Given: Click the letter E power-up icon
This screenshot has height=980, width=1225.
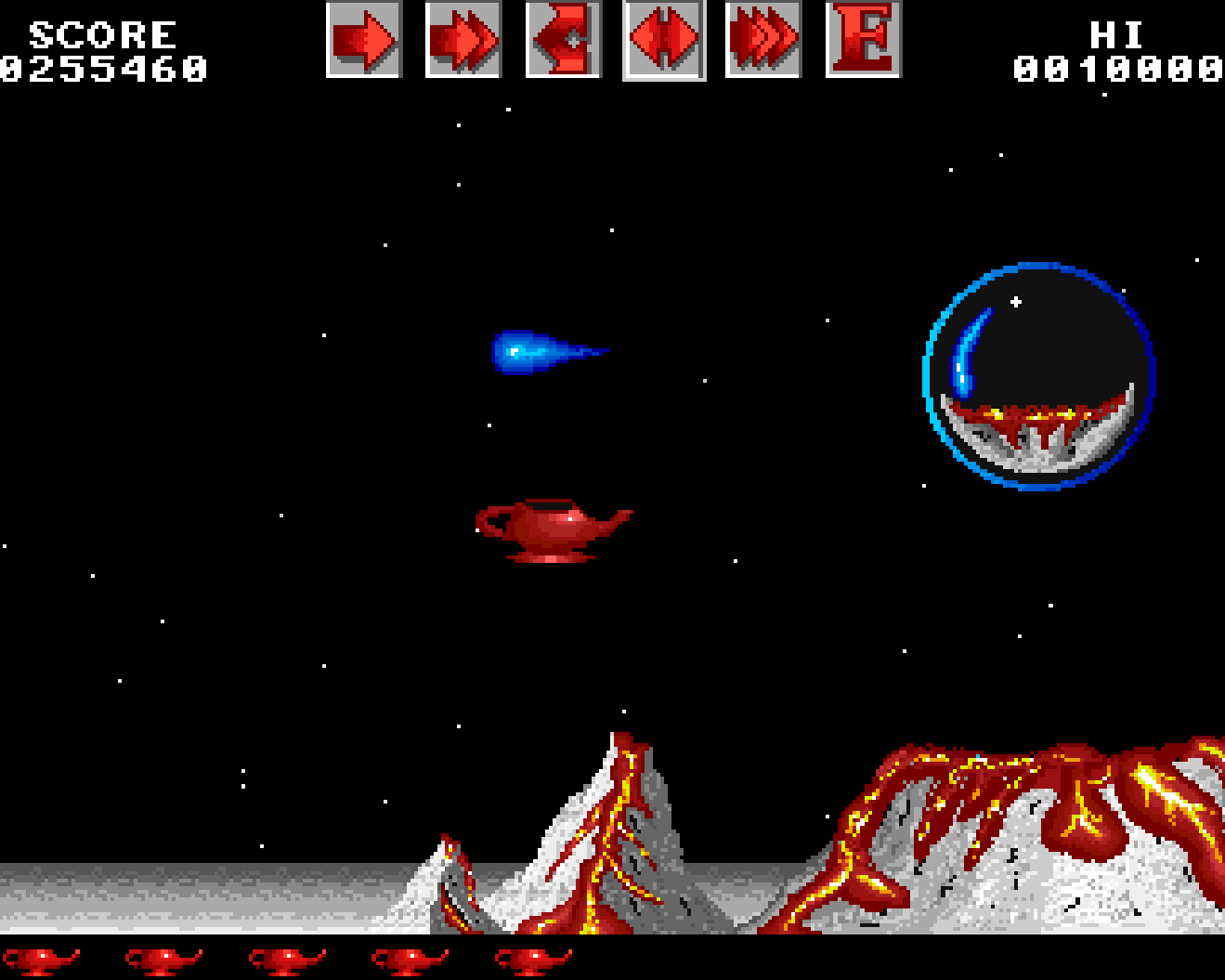Looking at the screenshot, I should (x=863, y=40).
